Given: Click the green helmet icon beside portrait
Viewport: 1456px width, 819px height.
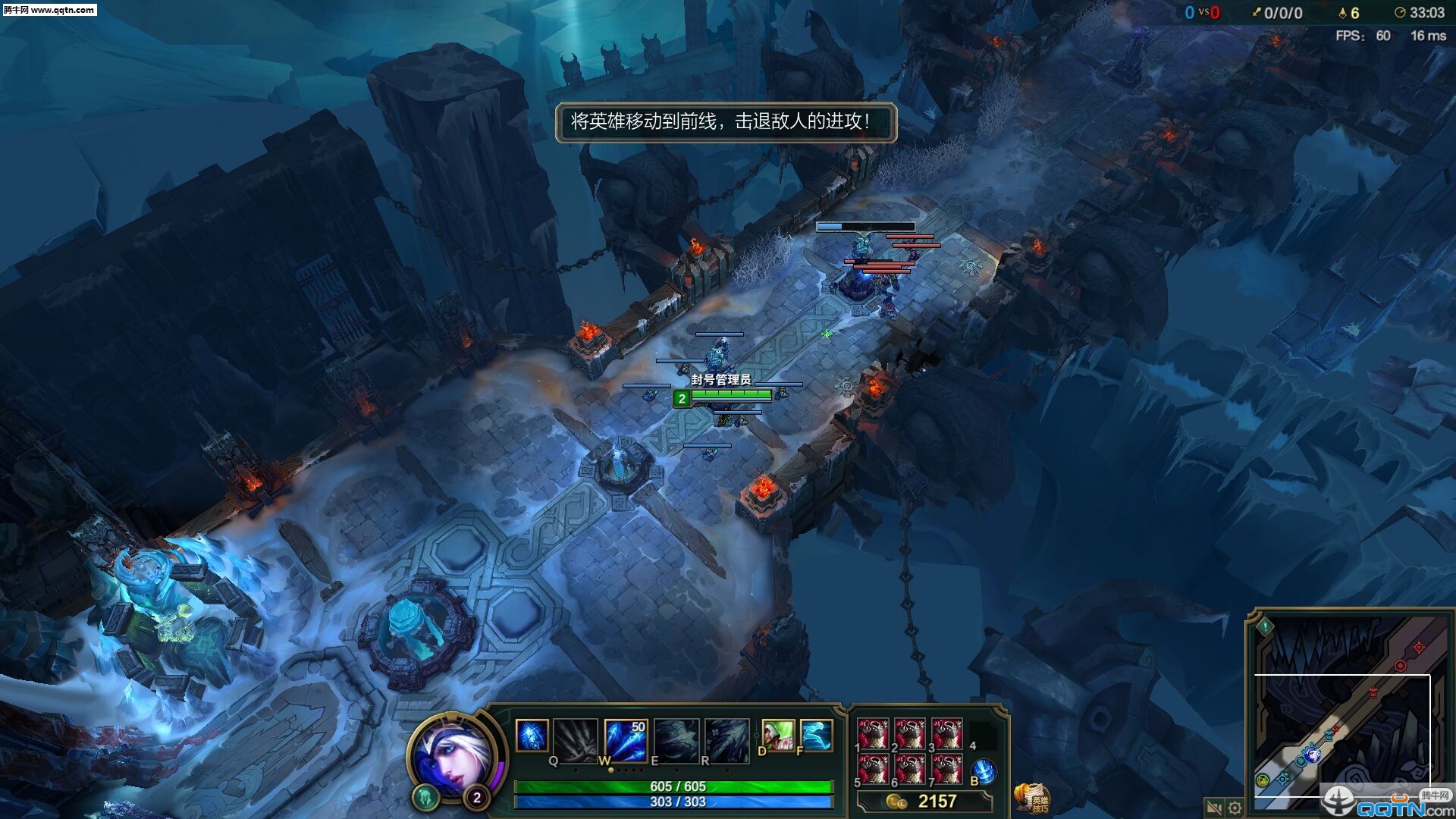Looking at the screenshot, I should [425, 797].
